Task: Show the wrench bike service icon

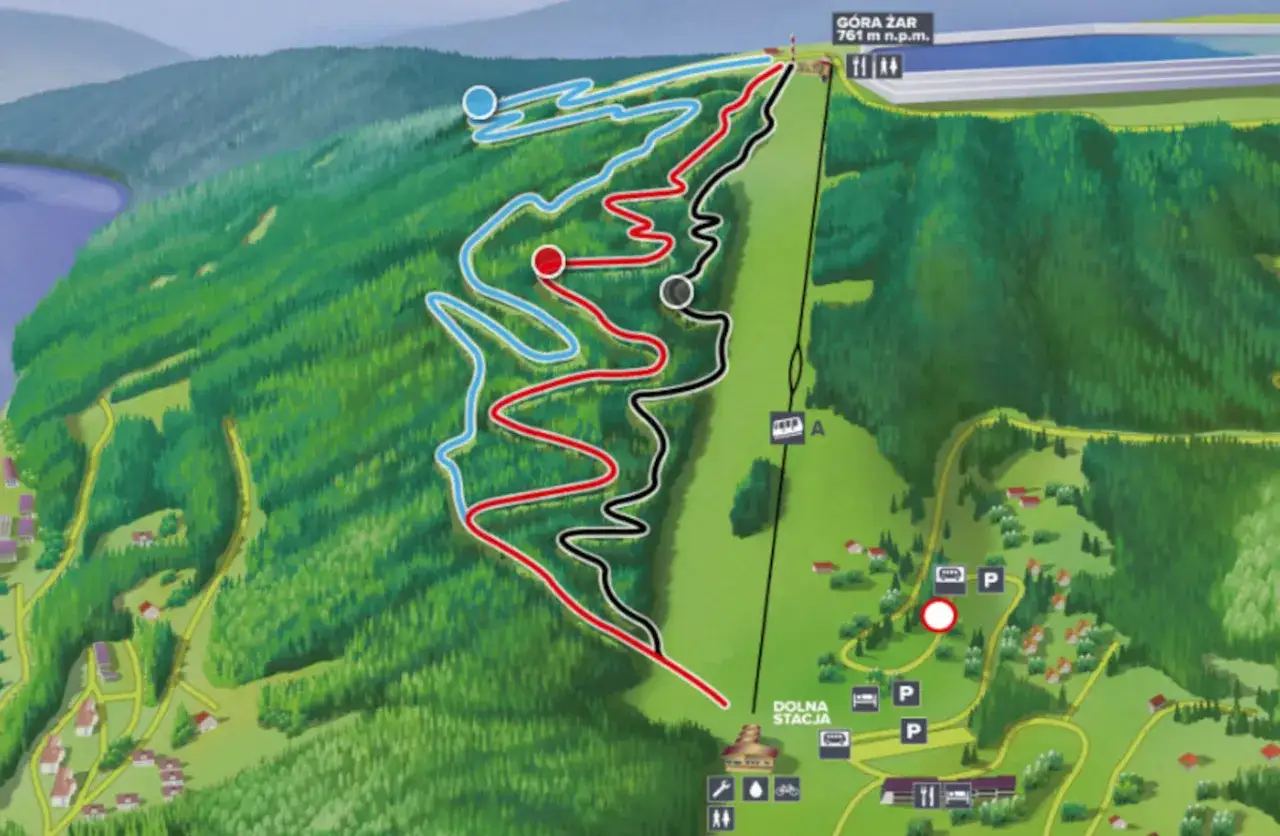Action: [x=720, y=788]
